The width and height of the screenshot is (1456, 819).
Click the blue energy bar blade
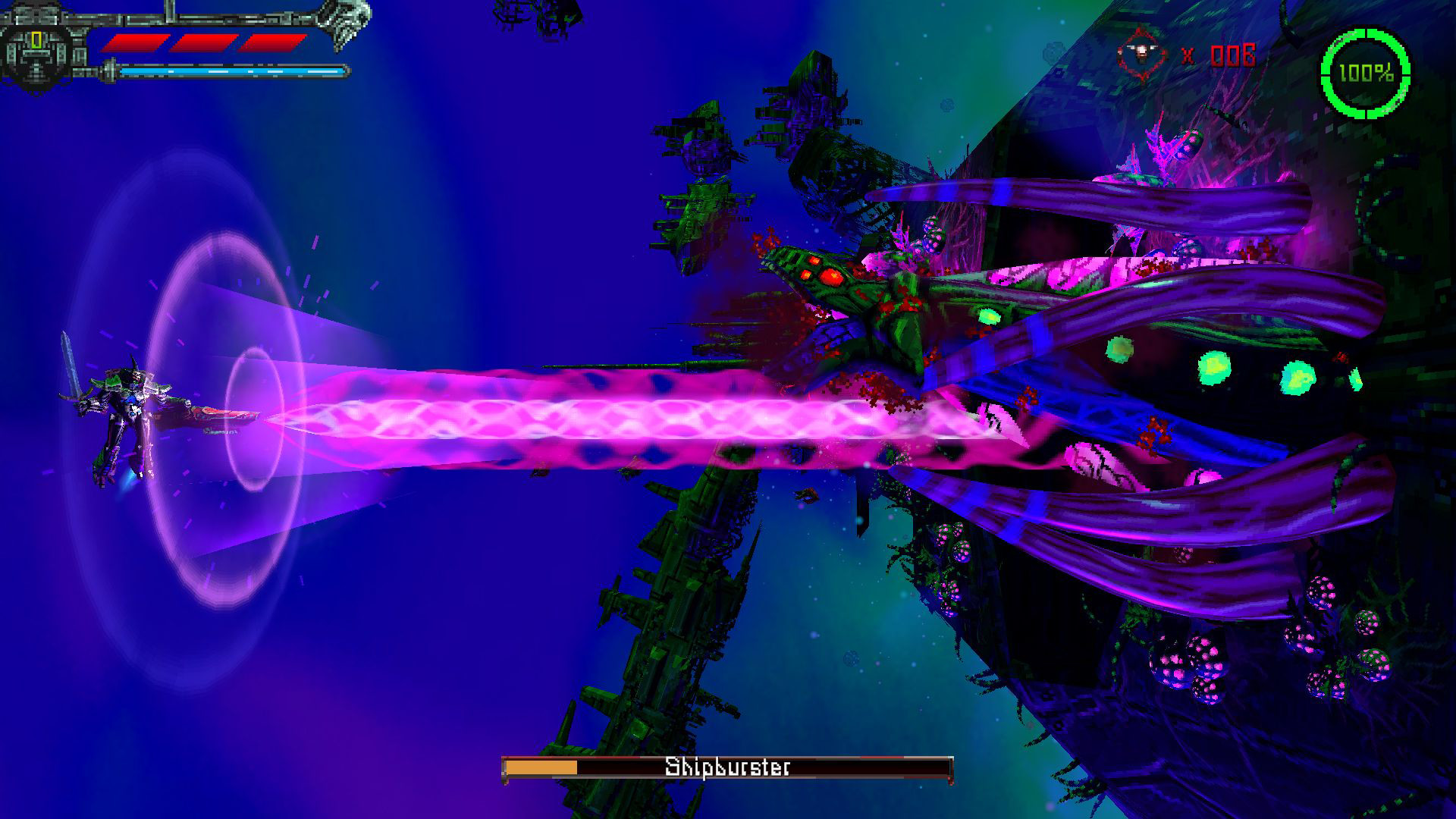[227, 74]
